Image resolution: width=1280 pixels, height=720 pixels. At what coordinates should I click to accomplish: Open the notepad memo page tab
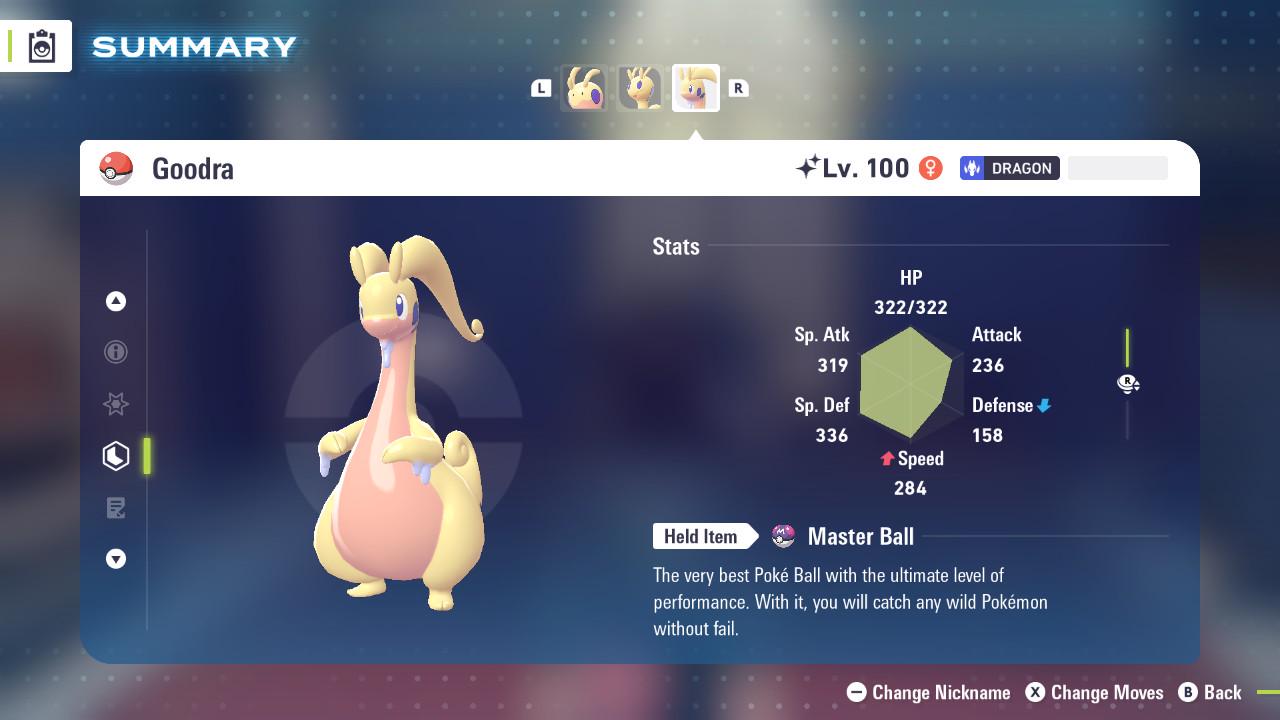coord(116,508)
